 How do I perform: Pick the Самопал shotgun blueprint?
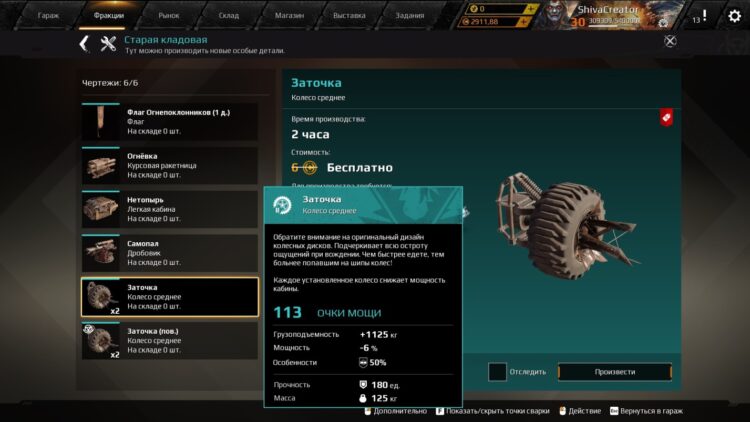(x=169, y=252)
